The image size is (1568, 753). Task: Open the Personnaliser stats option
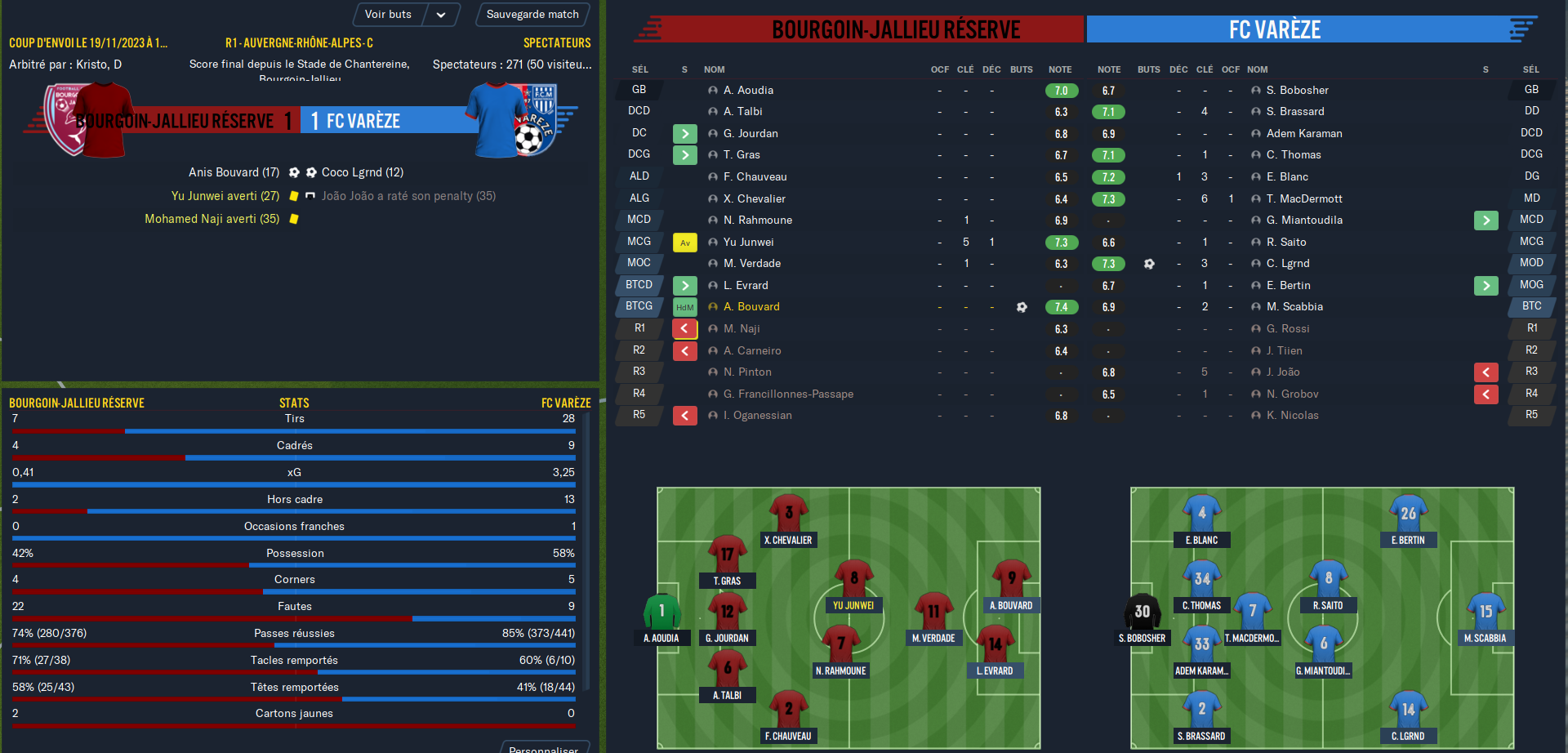pos(543,747)
